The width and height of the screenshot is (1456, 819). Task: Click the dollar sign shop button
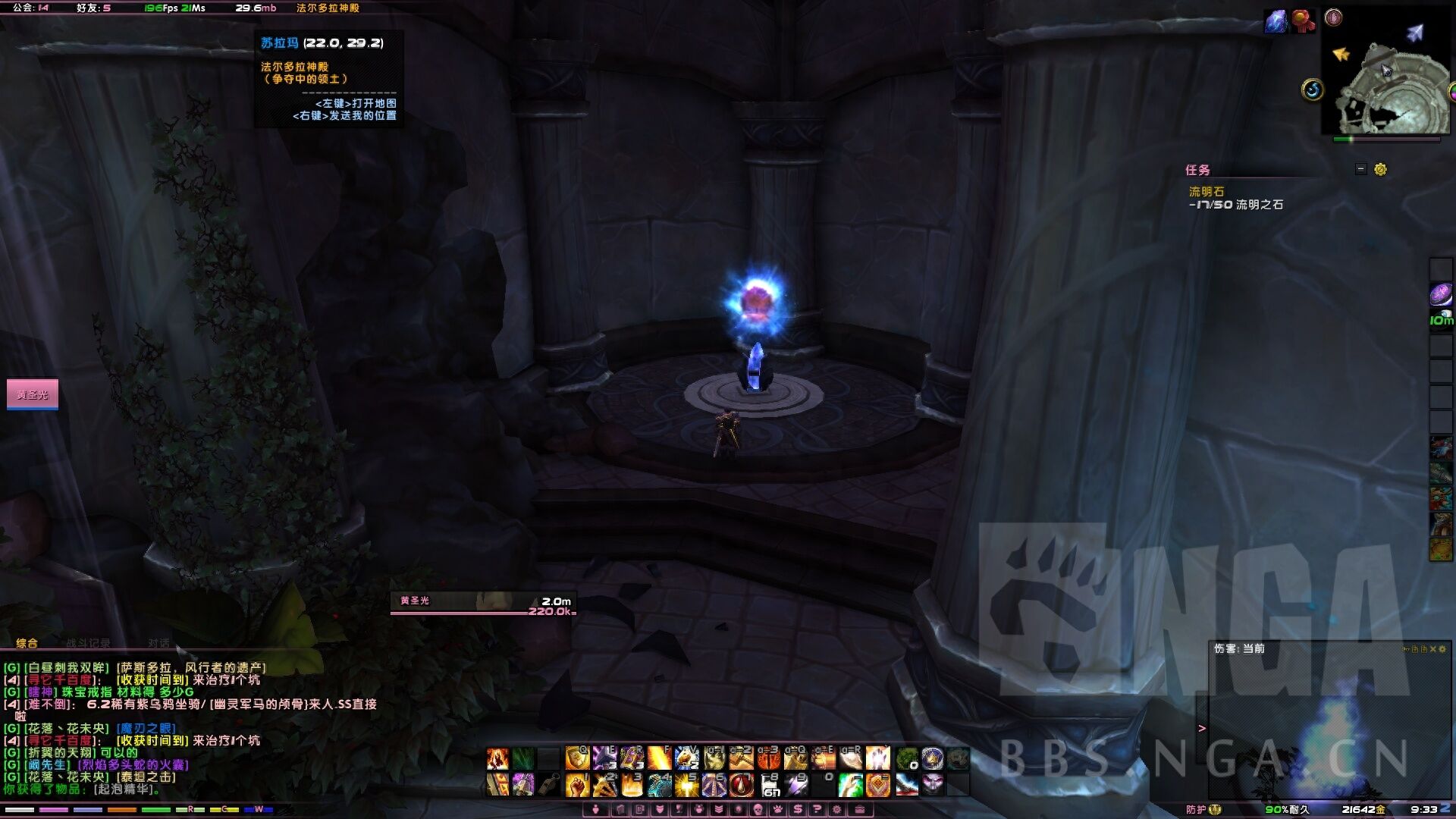(x=798, y=809)
